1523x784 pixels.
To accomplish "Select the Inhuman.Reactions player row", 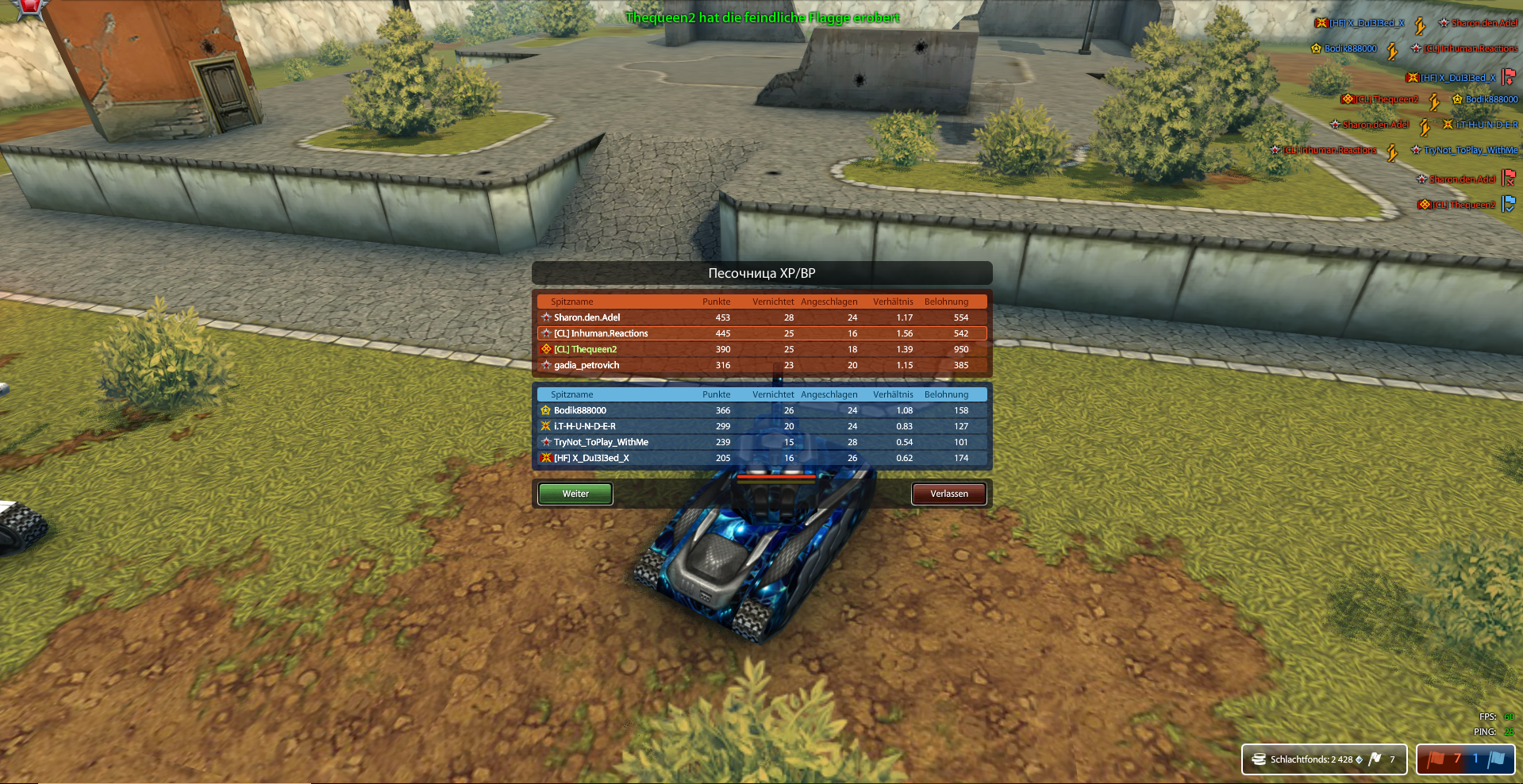I will point(762,333).
